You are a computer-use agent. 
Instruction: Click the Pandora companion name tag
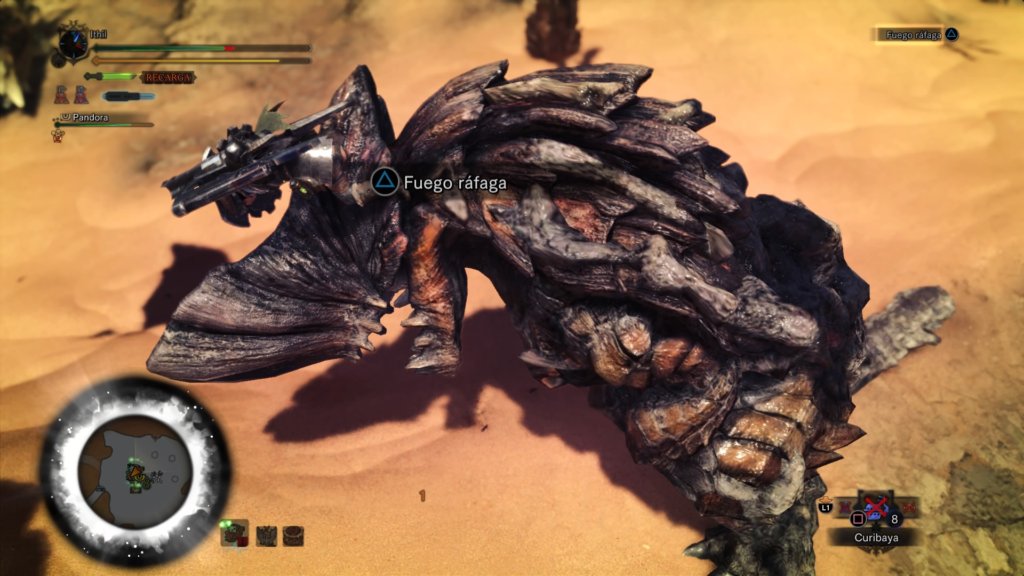[90, 117]
